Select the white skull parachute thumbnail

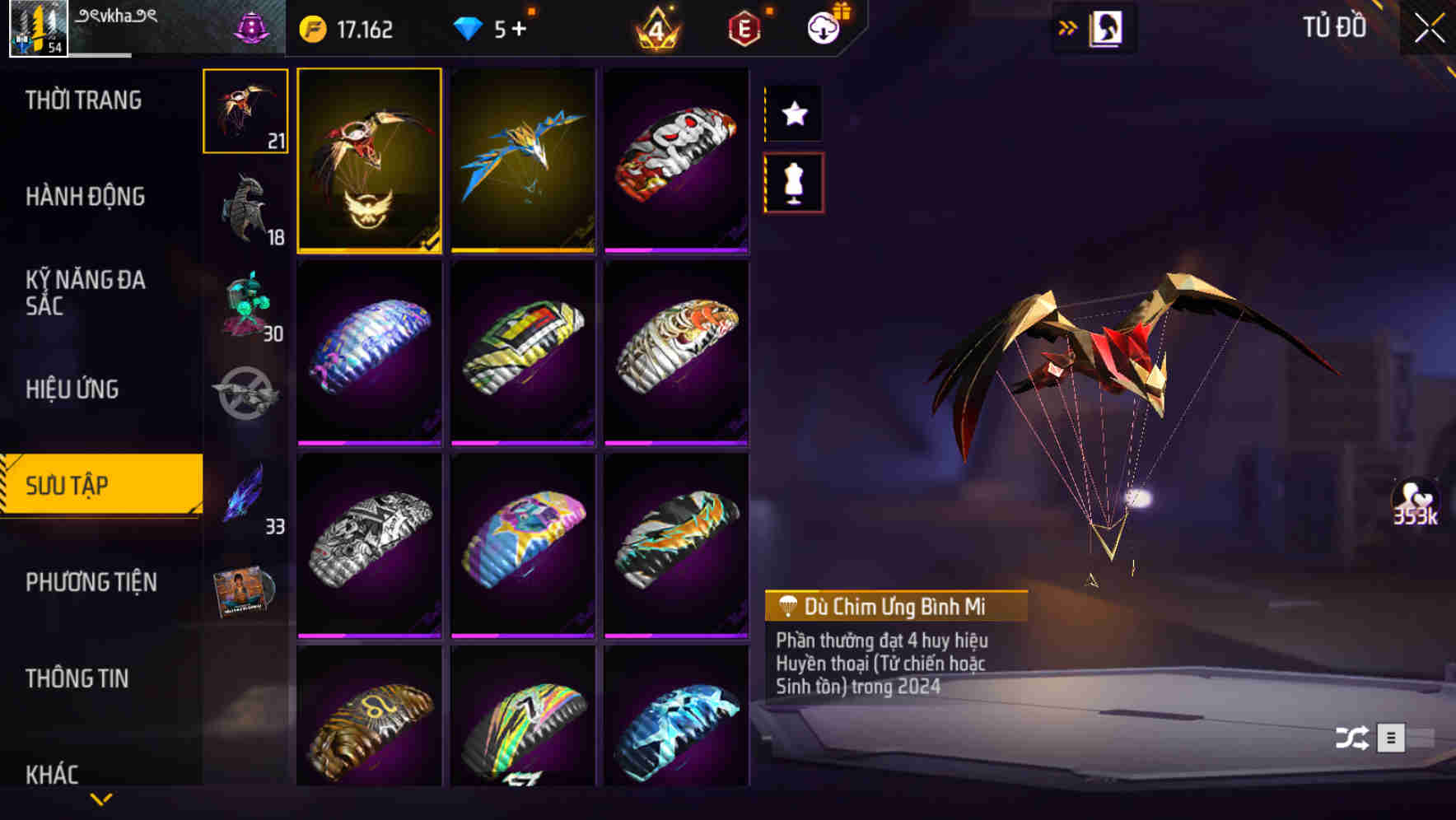pyautogui.click(x=677, y=161)
